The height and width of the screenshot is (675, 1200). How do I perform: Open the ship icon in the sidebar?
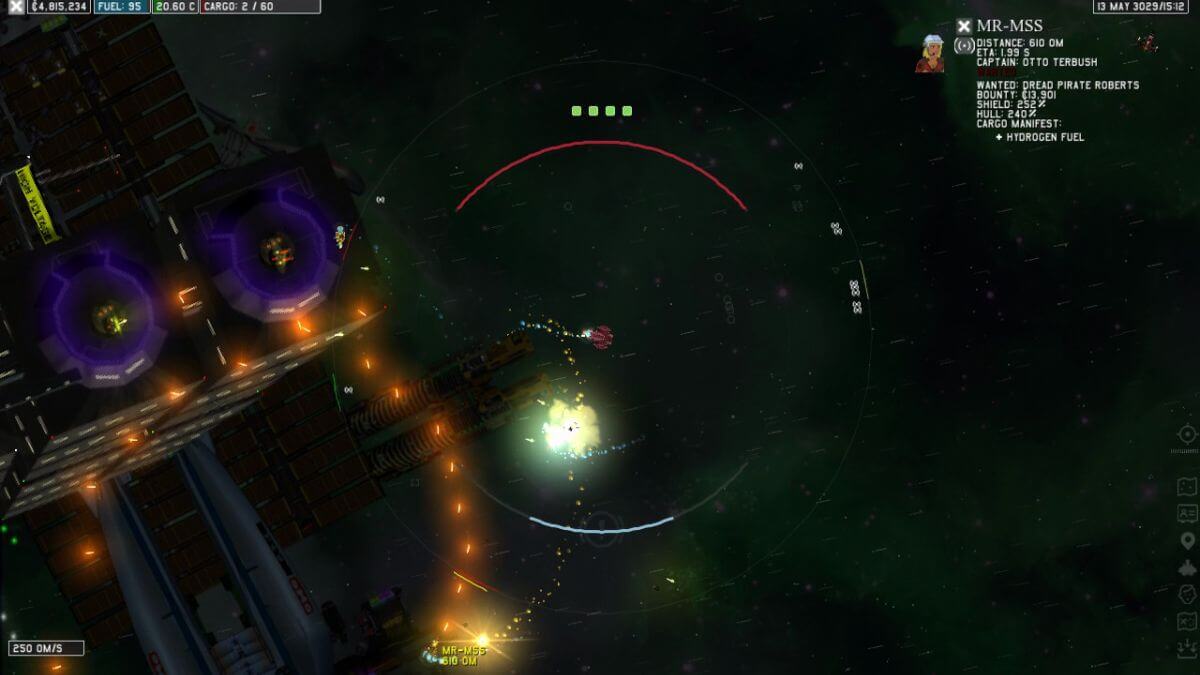(x=1187, y=567)
